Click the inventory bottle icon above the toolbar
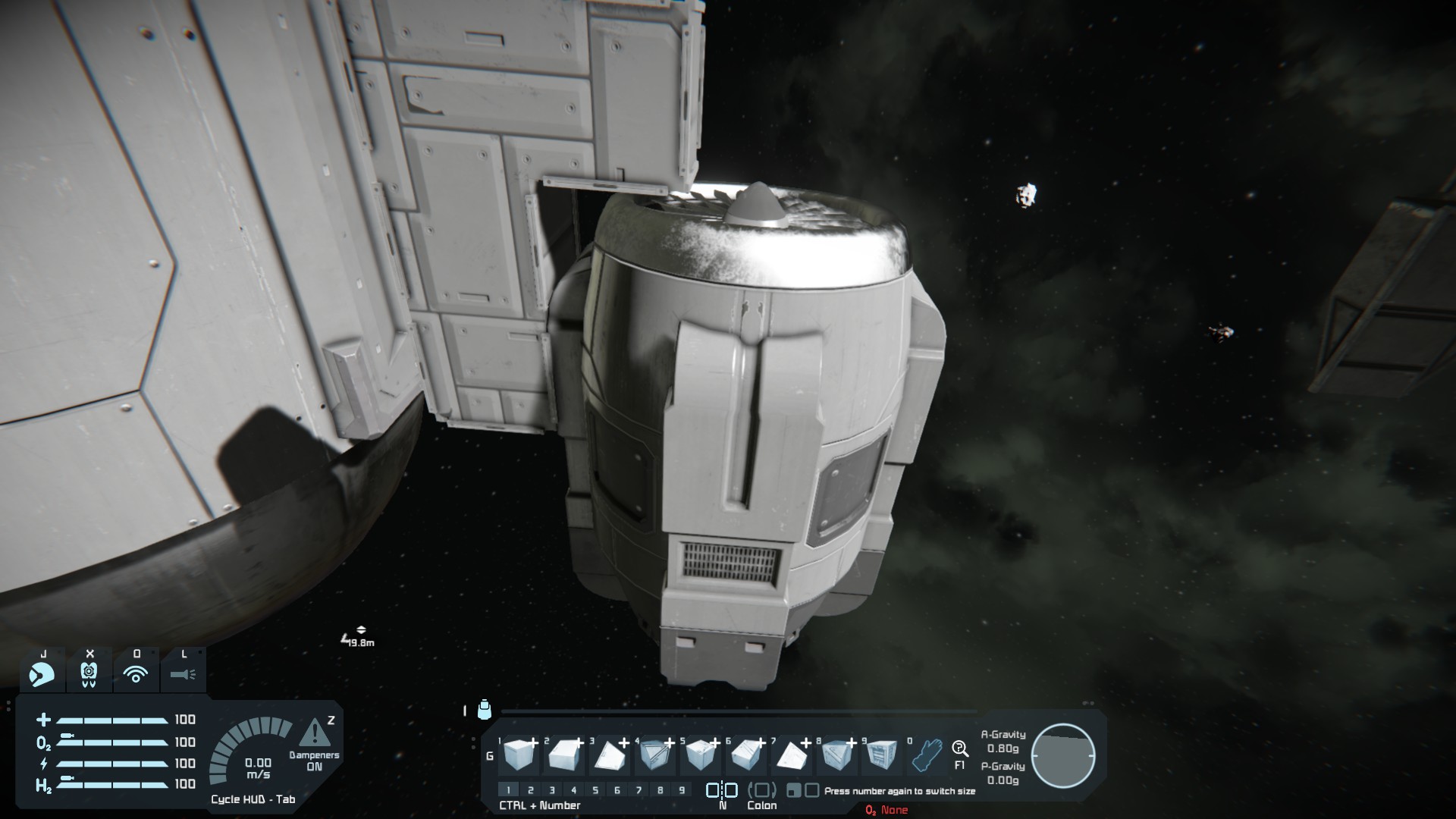The image size is (1456, 819). [485, 710]
